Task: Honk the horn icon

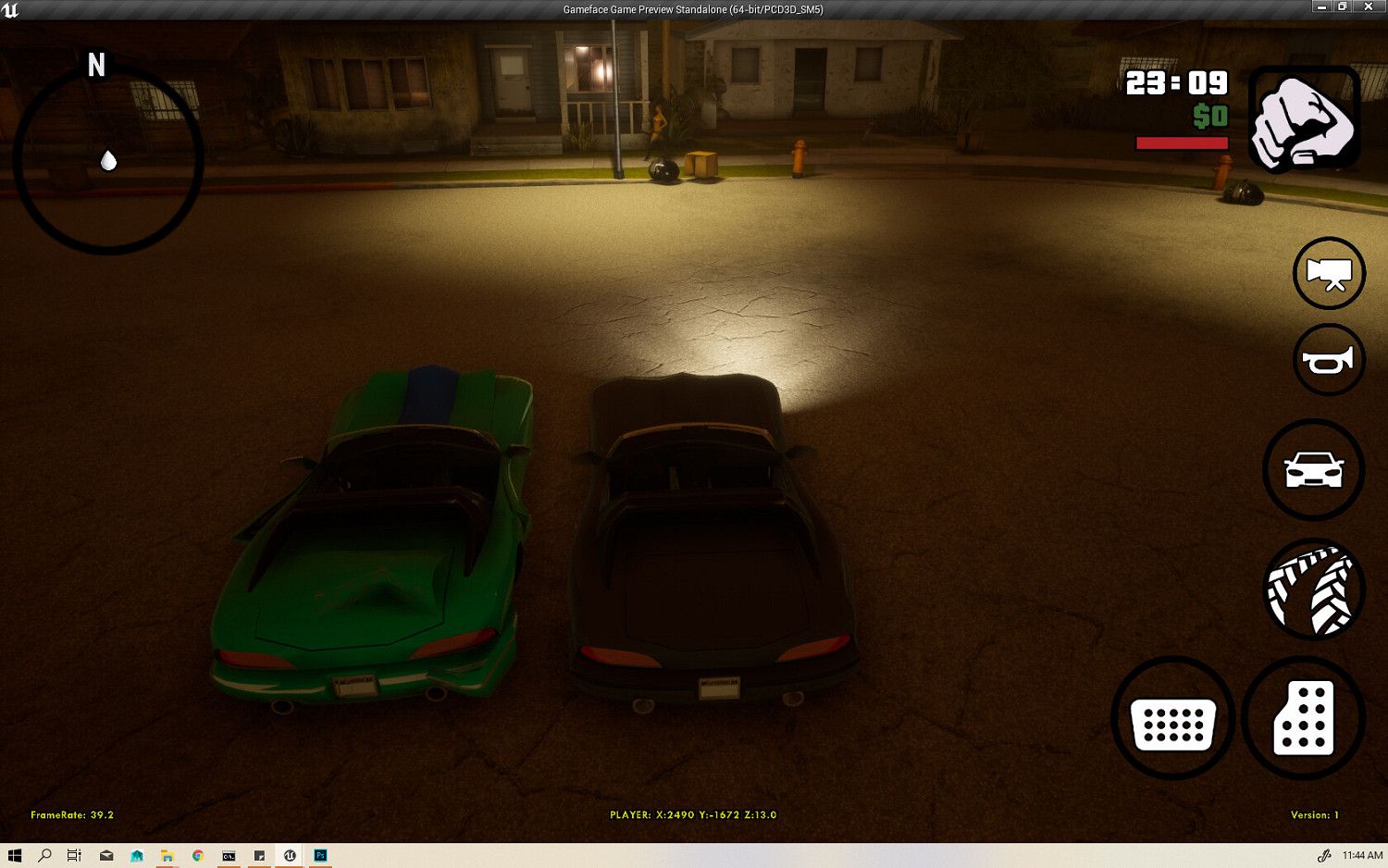Action: [1329, 360]
